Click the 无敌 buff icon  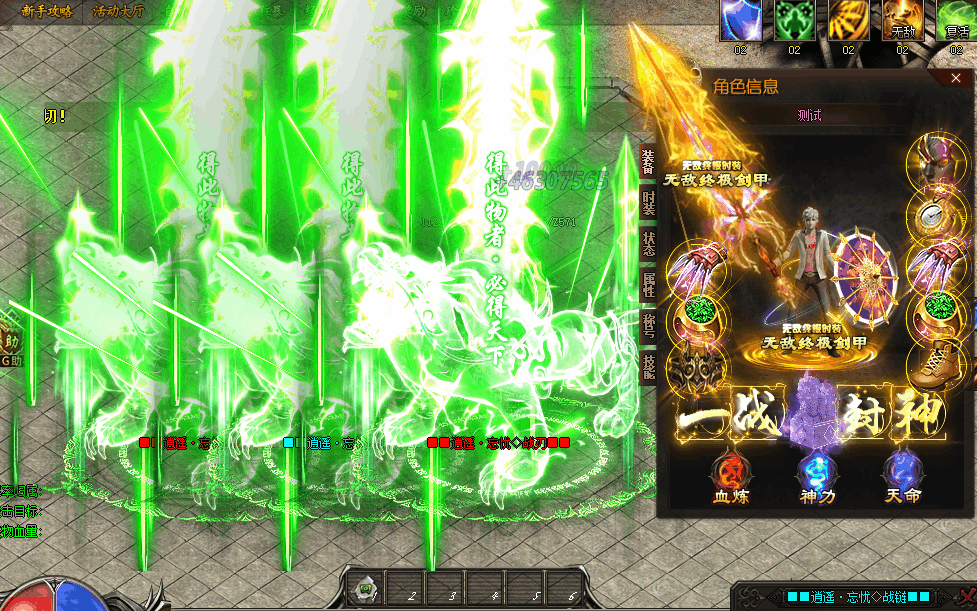903,20
